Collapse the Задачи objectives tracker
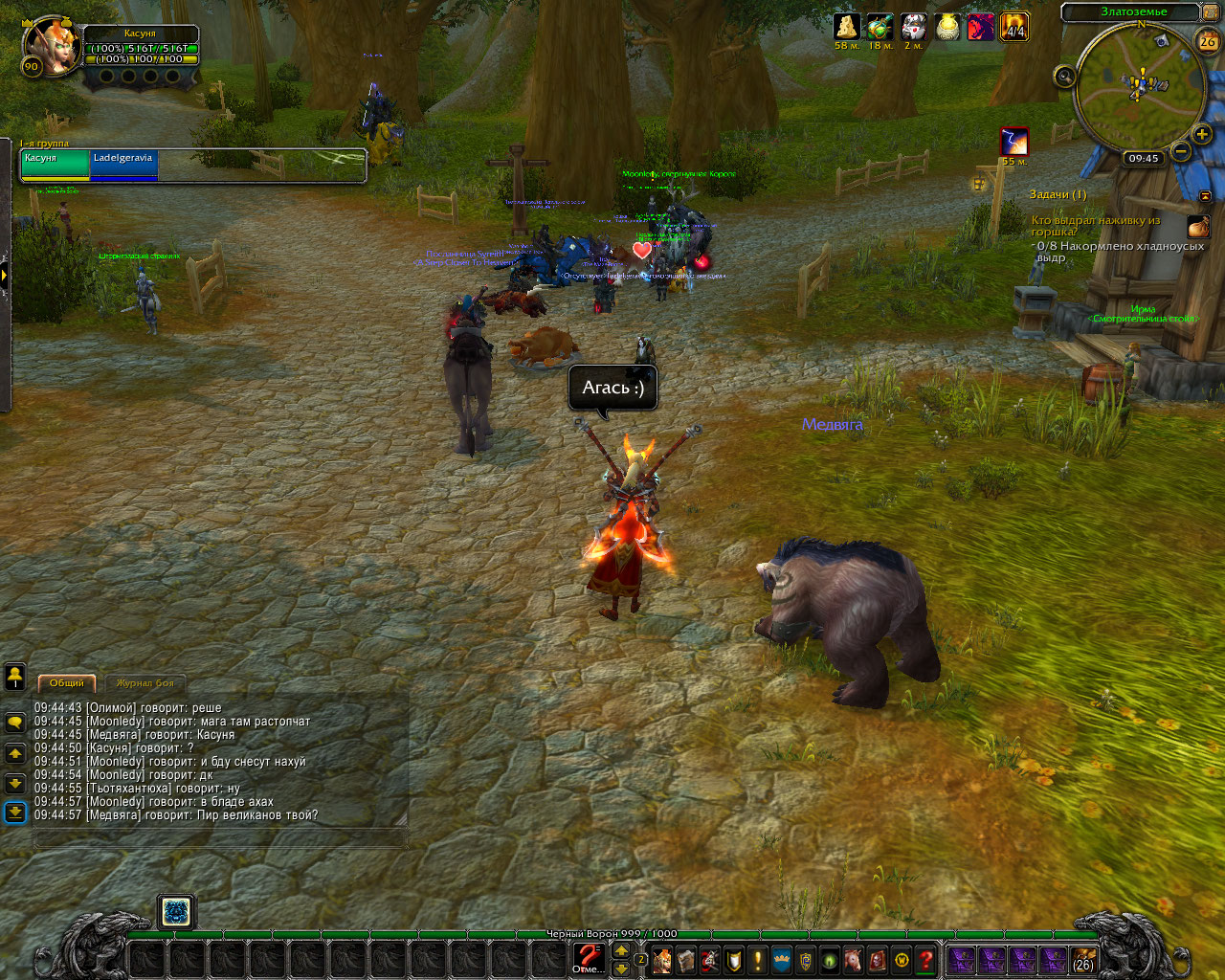Viewport: 1225px width, 980px height. pyautogui.click(x=1205, y=195)
